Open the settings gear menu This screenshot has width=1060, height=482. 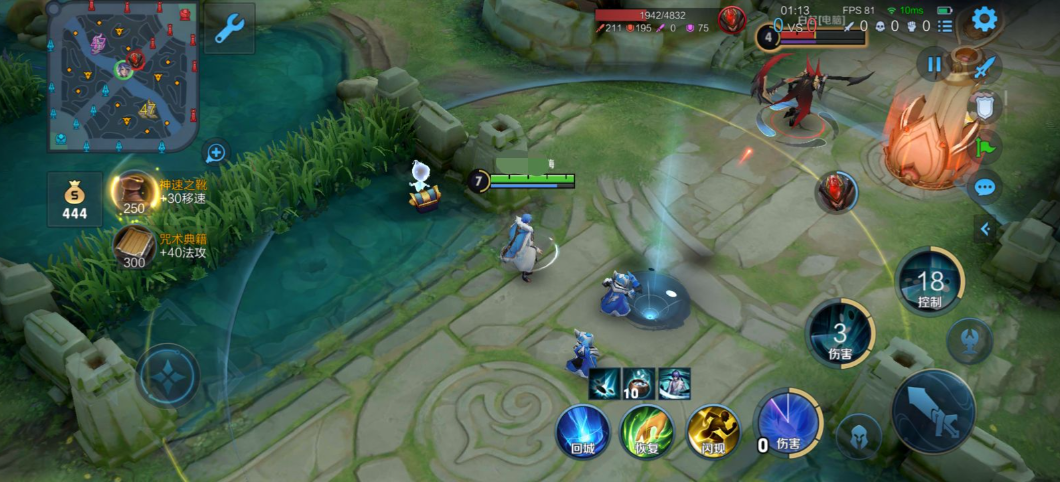(985, 20)
